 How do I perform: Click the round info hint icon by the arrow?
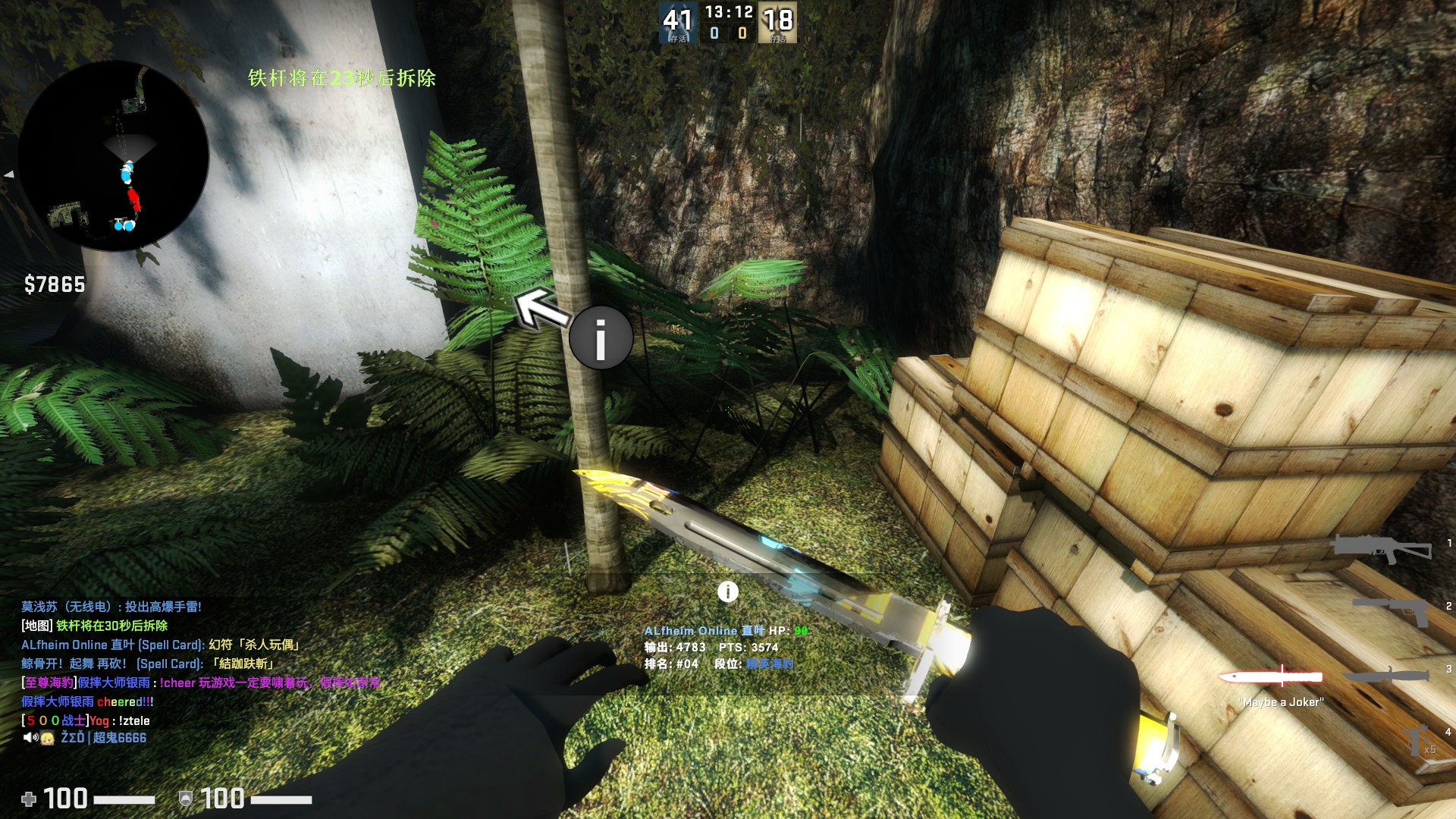pos(601,337)
